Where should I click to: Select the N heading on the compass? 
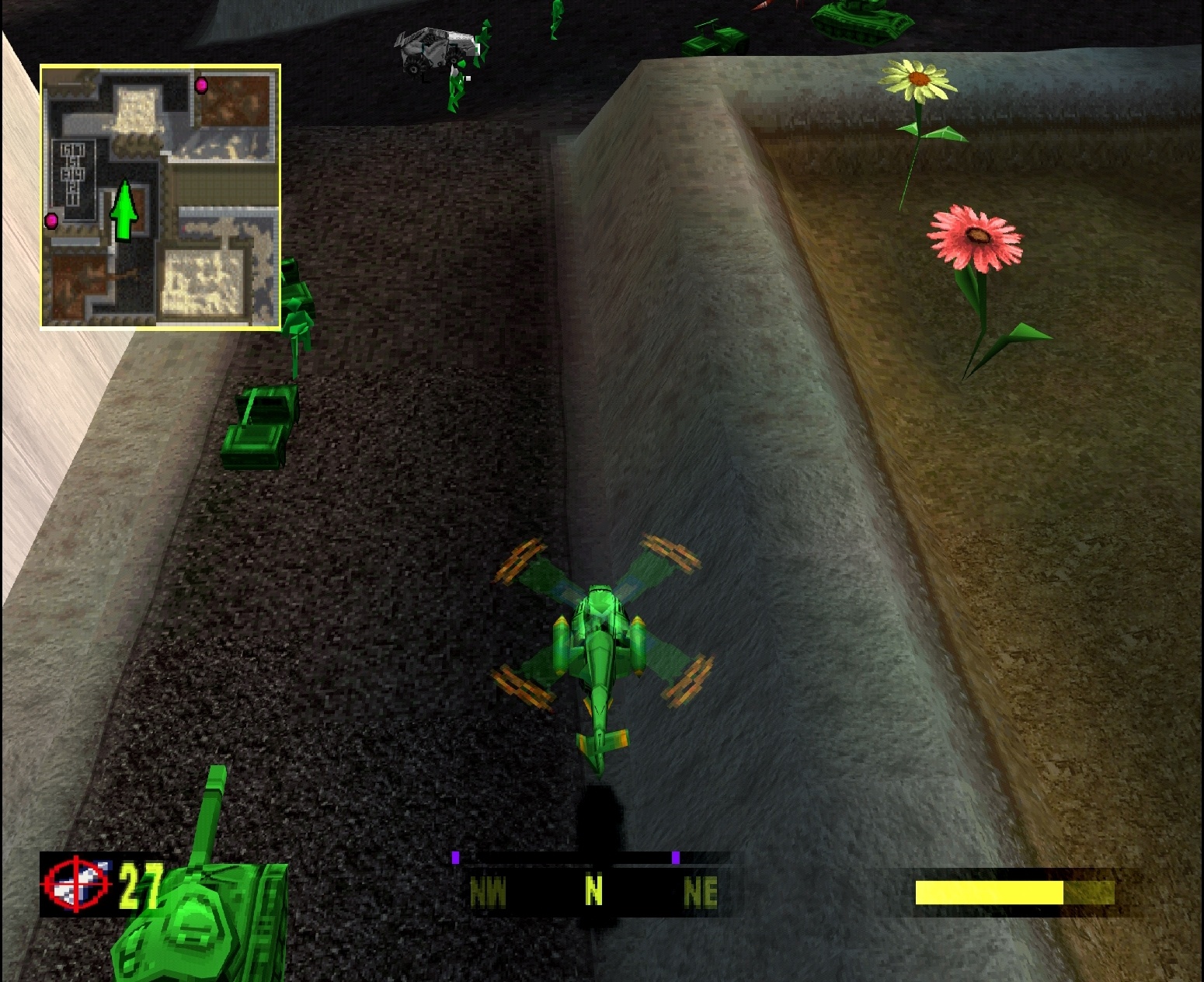[593, 892]
